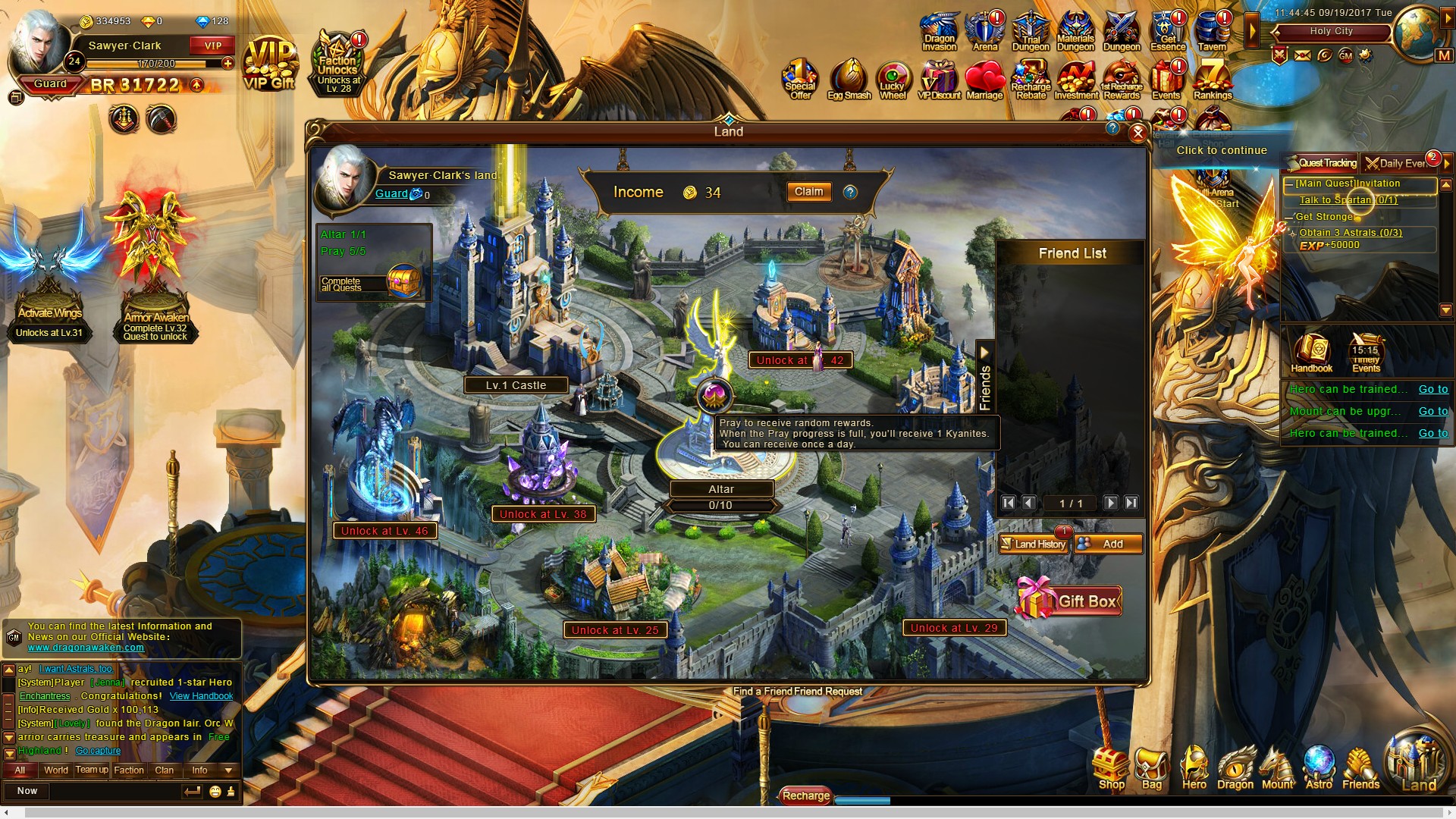Open the Dragon menu
1456x819 pixels.
tap(1235, 768)
